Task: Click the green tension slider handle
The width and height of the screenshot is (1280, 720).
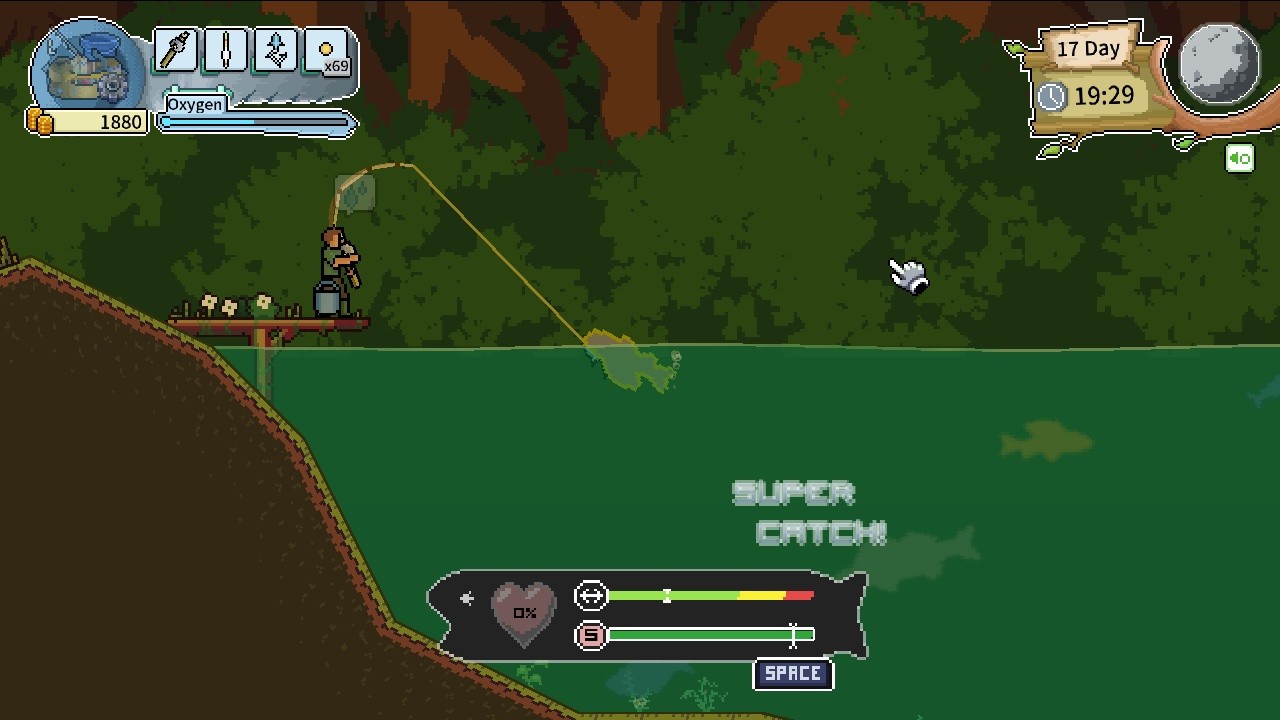Action: pos(667,595)
